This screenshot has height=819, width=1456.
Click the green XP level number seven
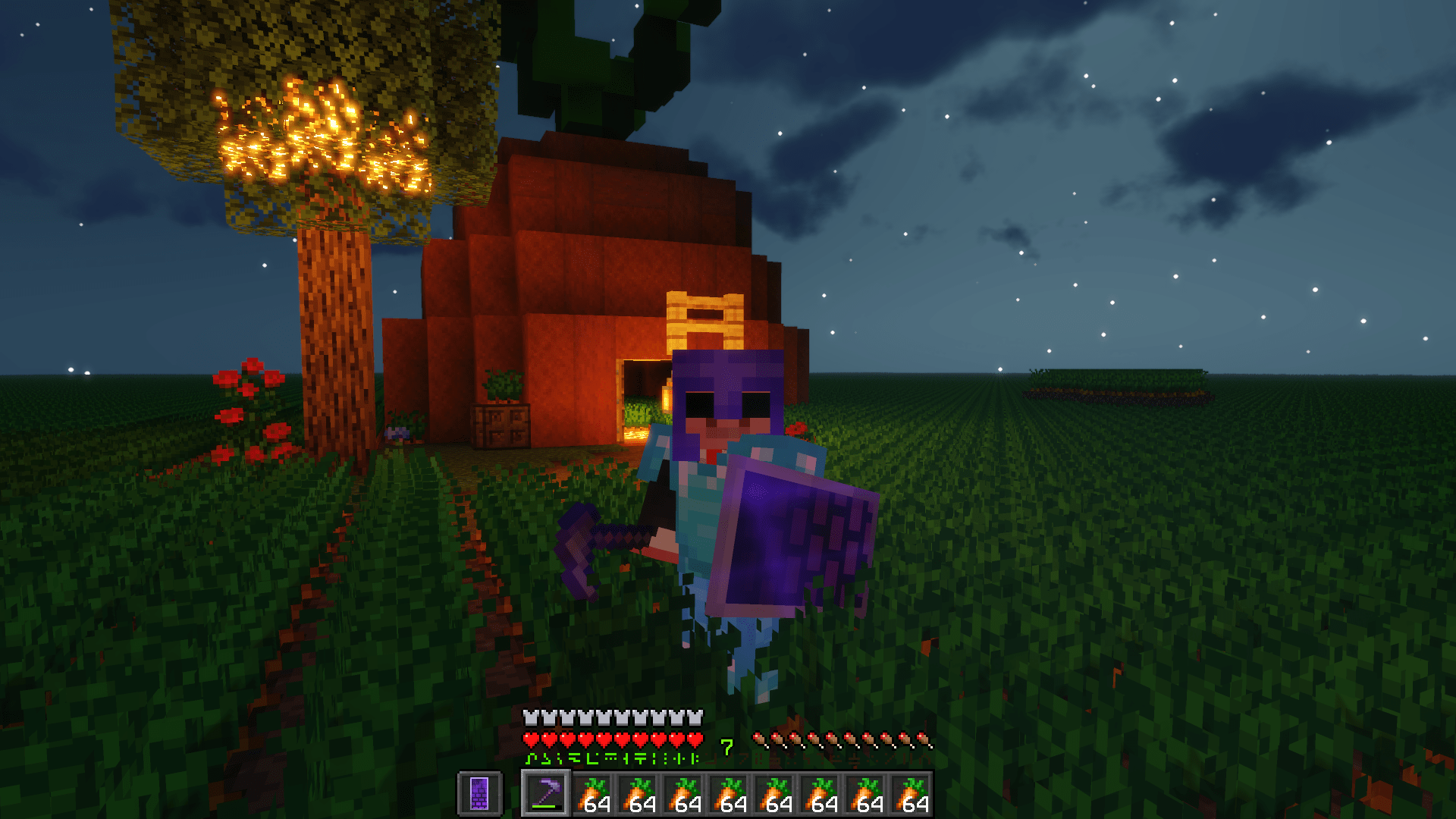(726, 747)
